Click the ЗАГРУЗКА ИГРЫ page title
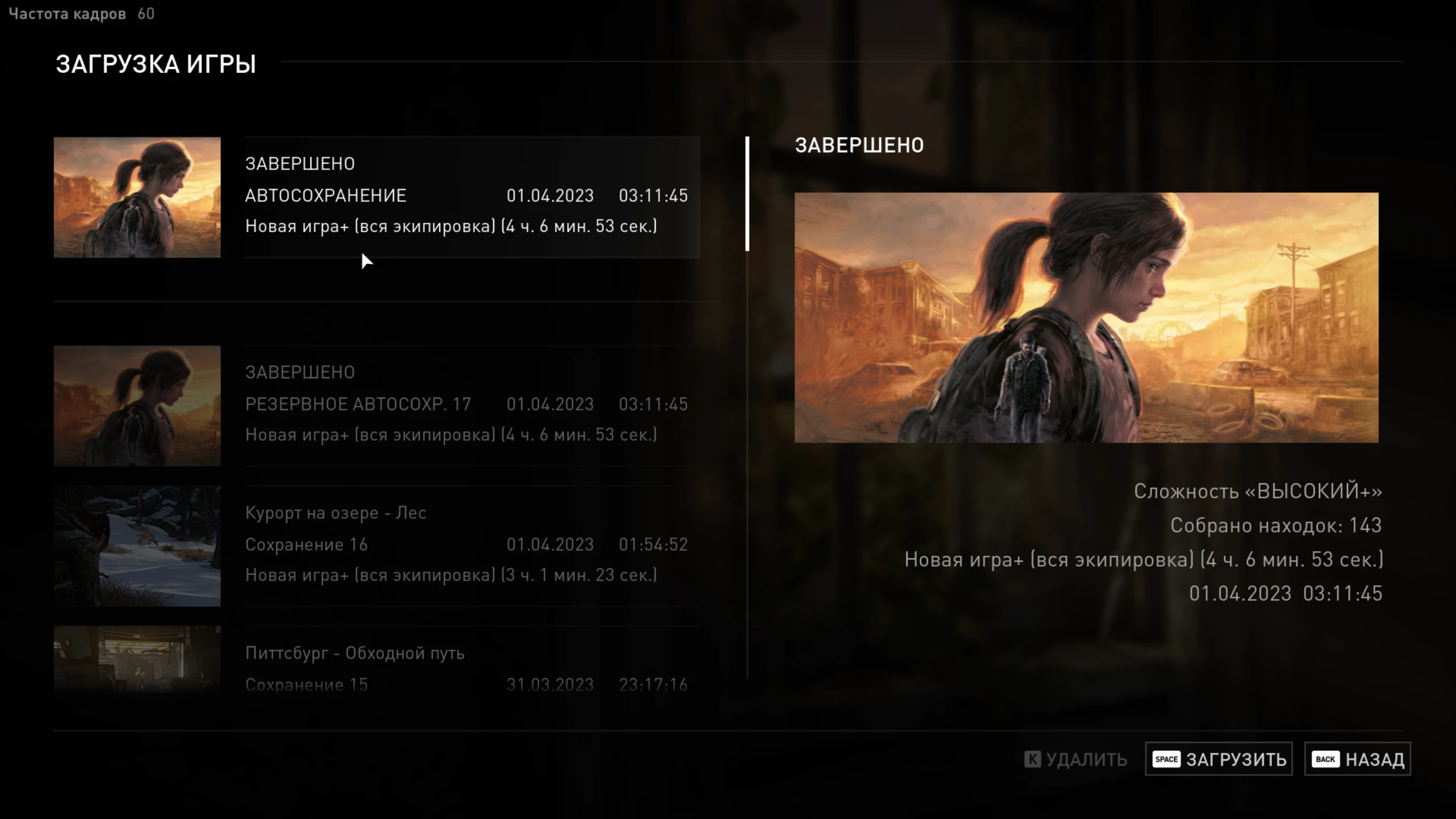 (x=155, y=64)
